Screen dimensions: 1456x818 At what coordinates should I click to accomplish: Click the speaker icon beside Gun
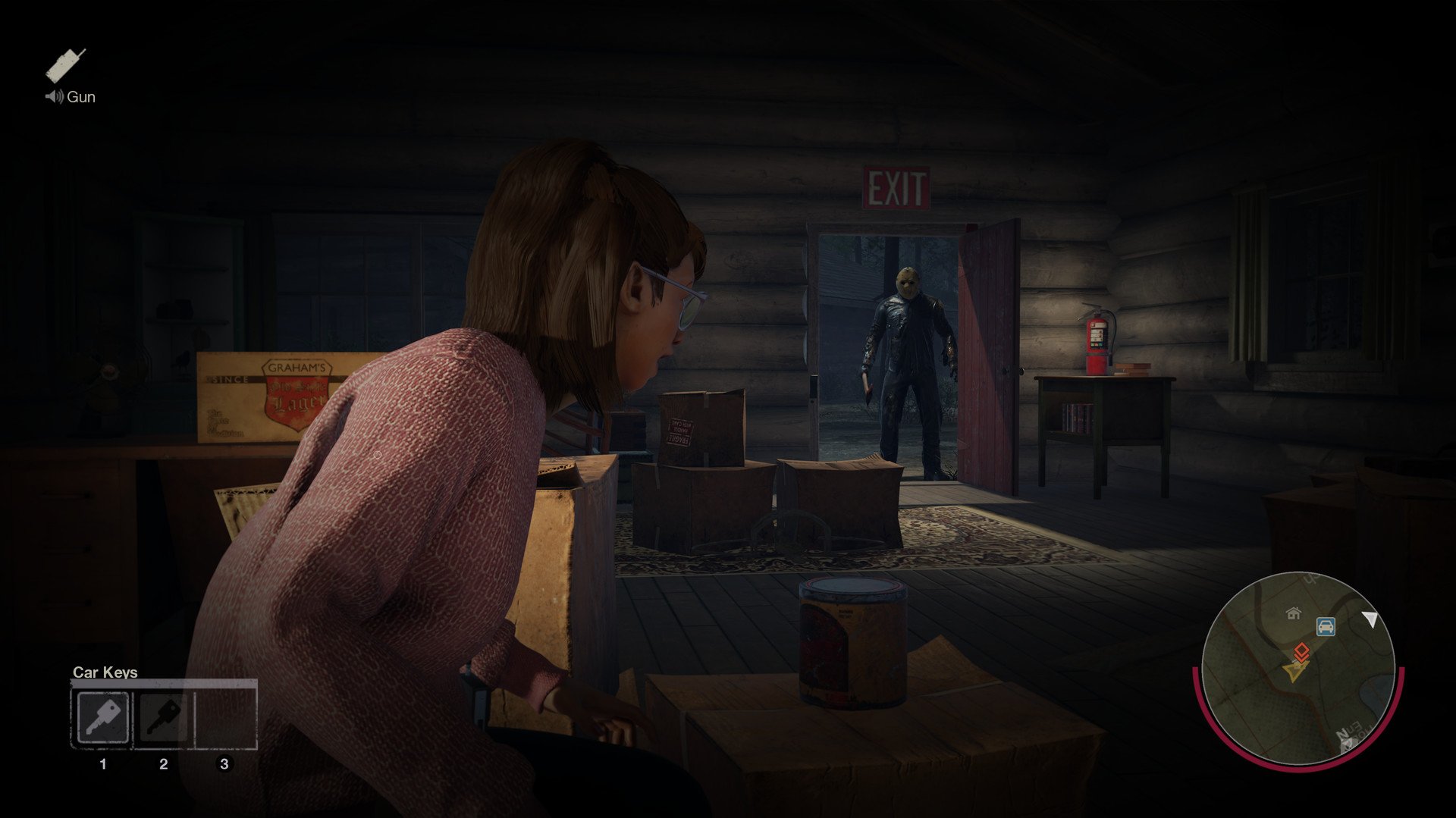[x=53, y=97]
